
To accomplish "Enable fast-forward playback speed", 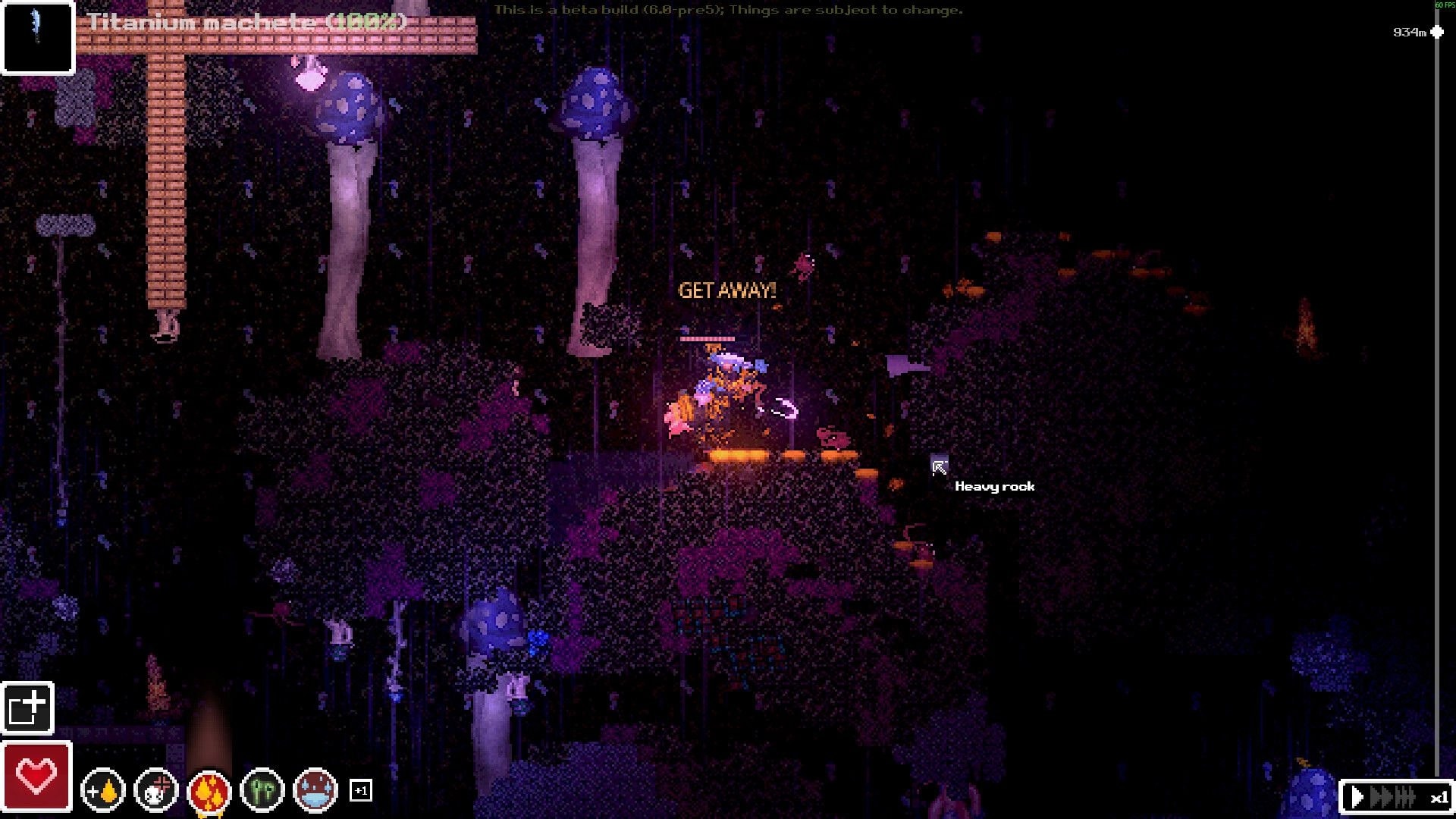I will coord(1382,796).
